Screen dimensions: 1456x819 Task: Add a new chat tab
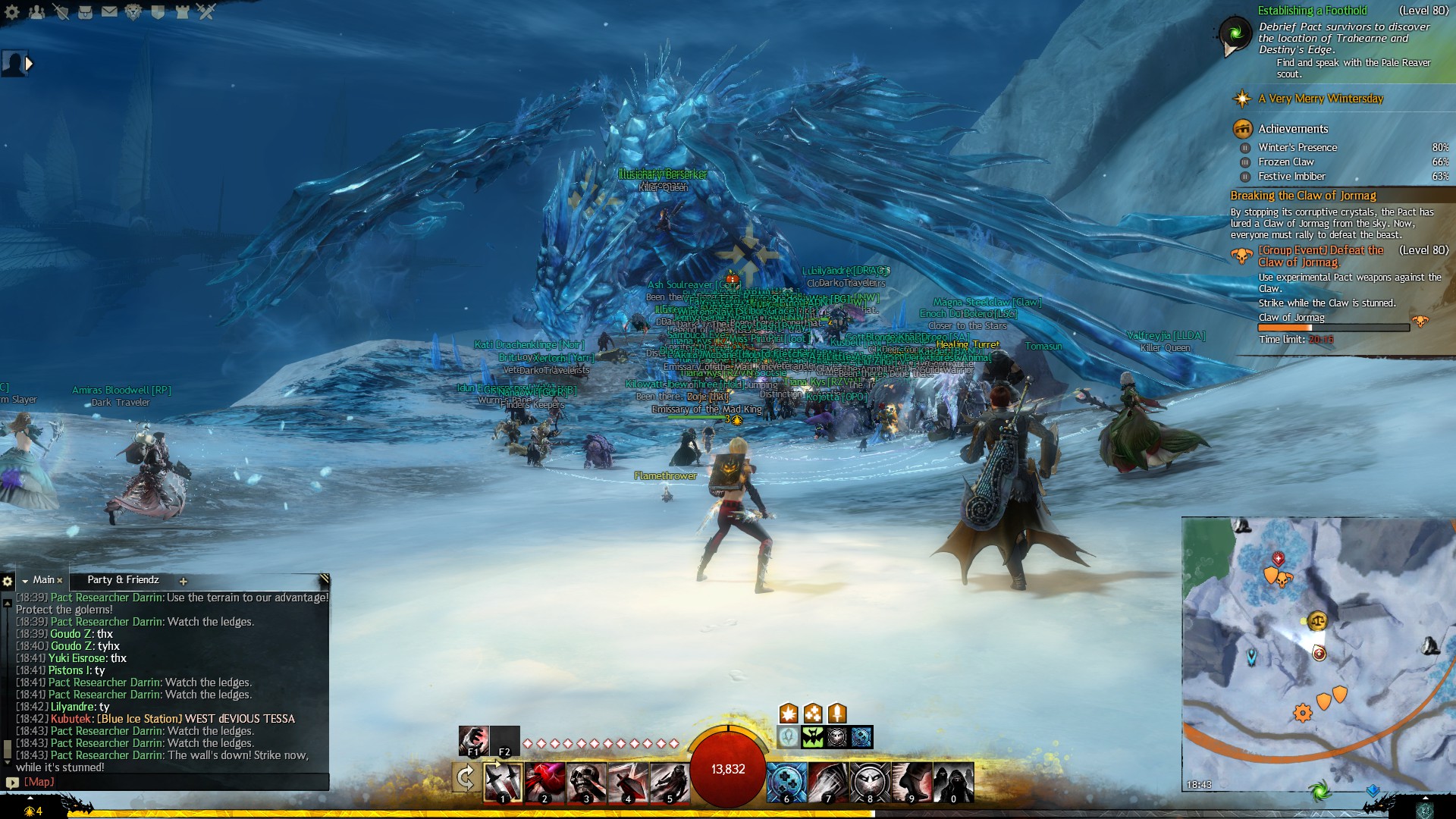[183, 581]
